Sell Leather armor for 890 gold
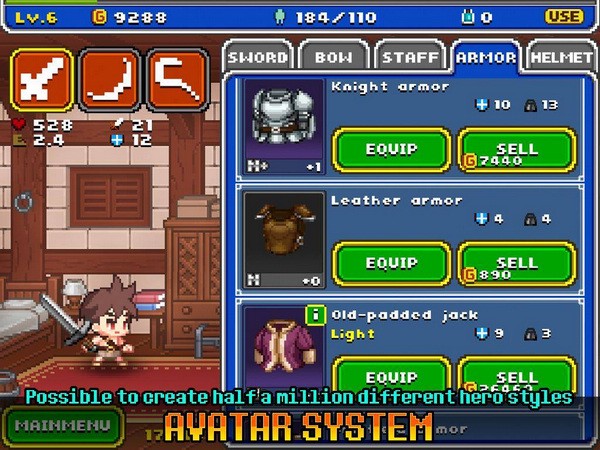 [516, 263]
